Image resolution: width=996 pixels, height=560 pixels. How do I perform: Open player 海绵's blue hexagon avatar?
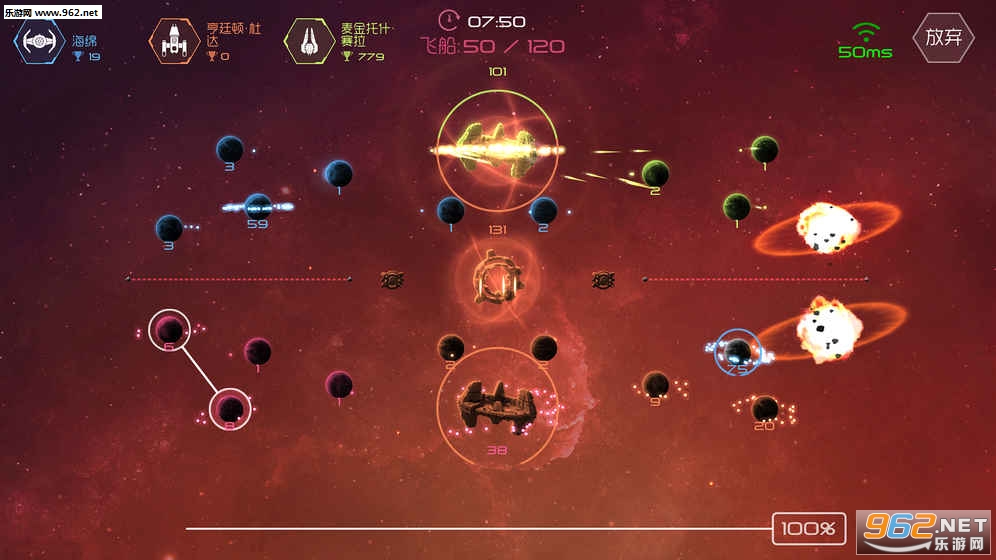pos(39,40)
